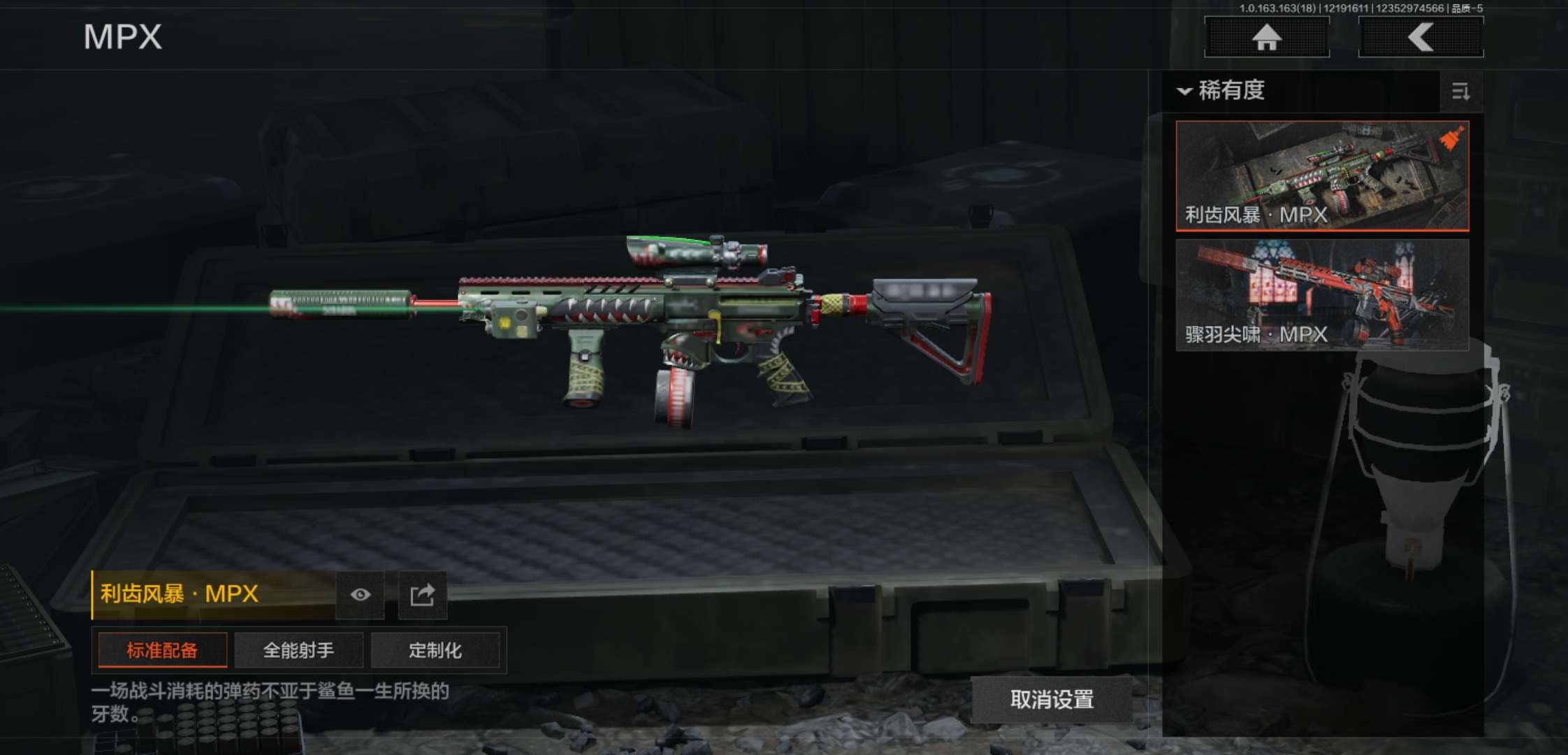Click the 取消设置 button
This screenshot has width=1568, height=755.
coord(1052,700)
